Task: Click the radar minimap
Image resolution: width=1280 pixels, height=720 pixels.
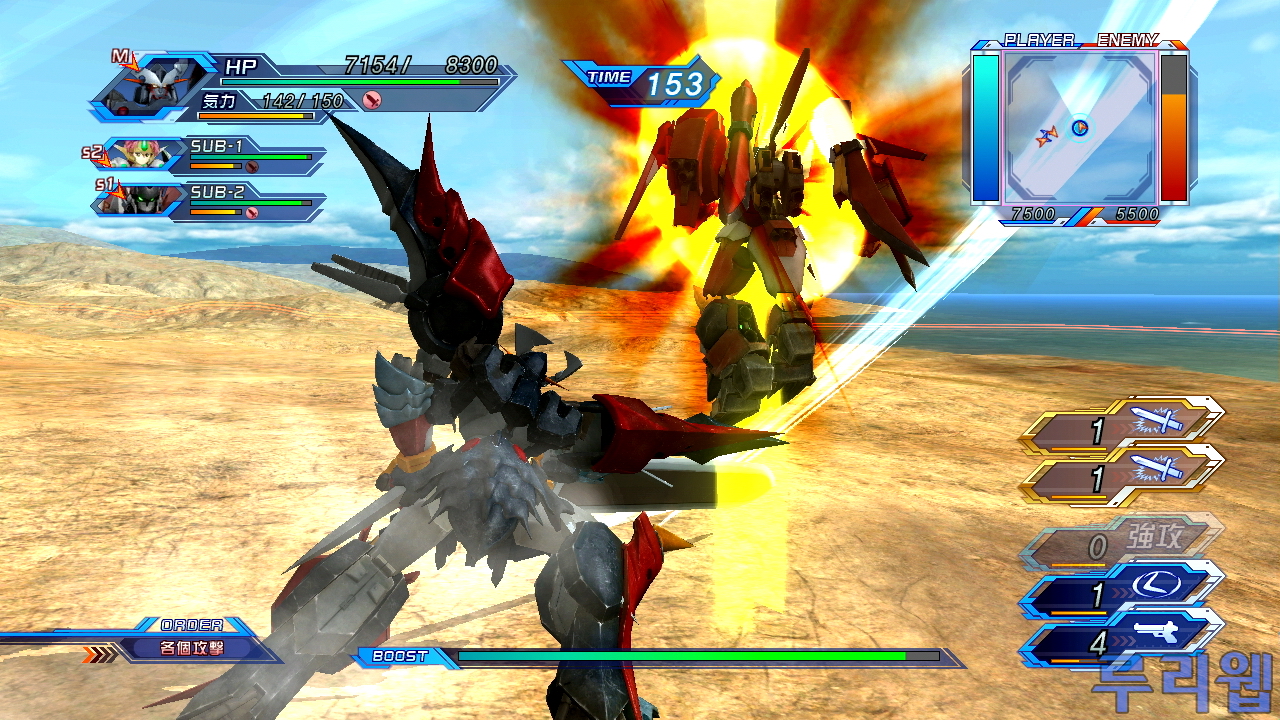Action: pos(1080,129)
